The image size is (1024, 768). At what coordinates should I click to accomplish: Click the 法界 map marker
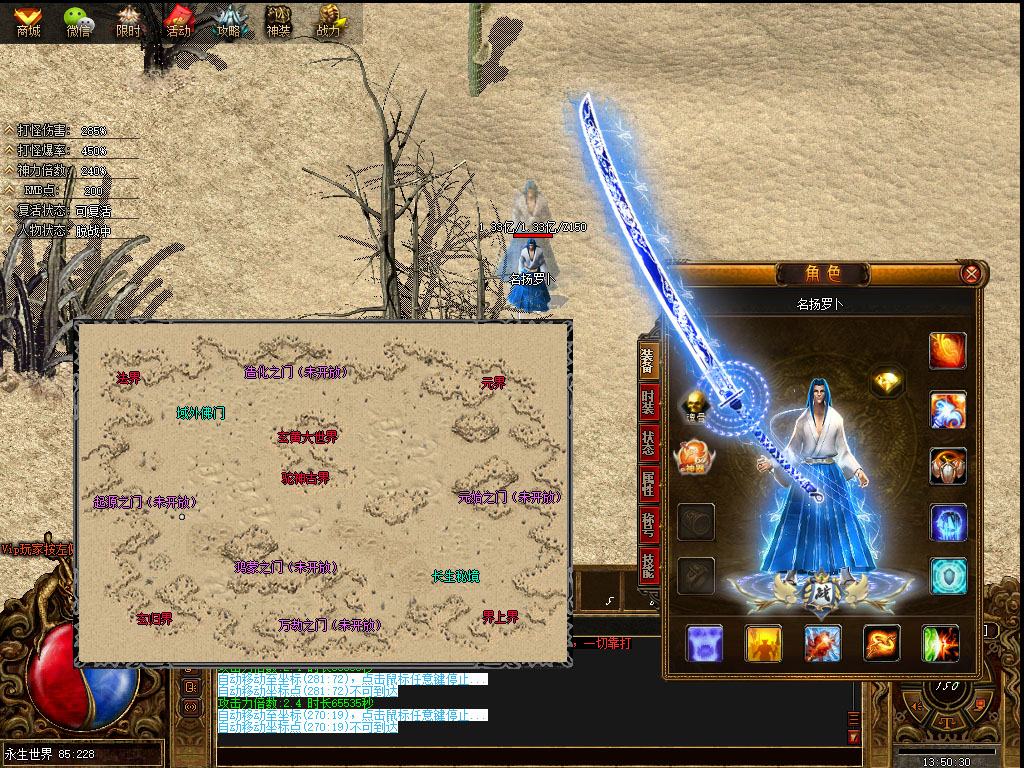(128, 378)
